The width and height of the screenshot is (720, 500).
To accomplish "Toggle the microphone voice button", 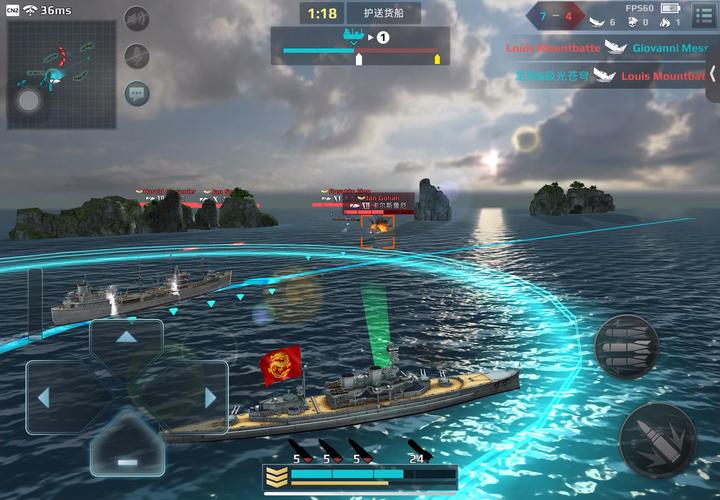I will point(137,57).
